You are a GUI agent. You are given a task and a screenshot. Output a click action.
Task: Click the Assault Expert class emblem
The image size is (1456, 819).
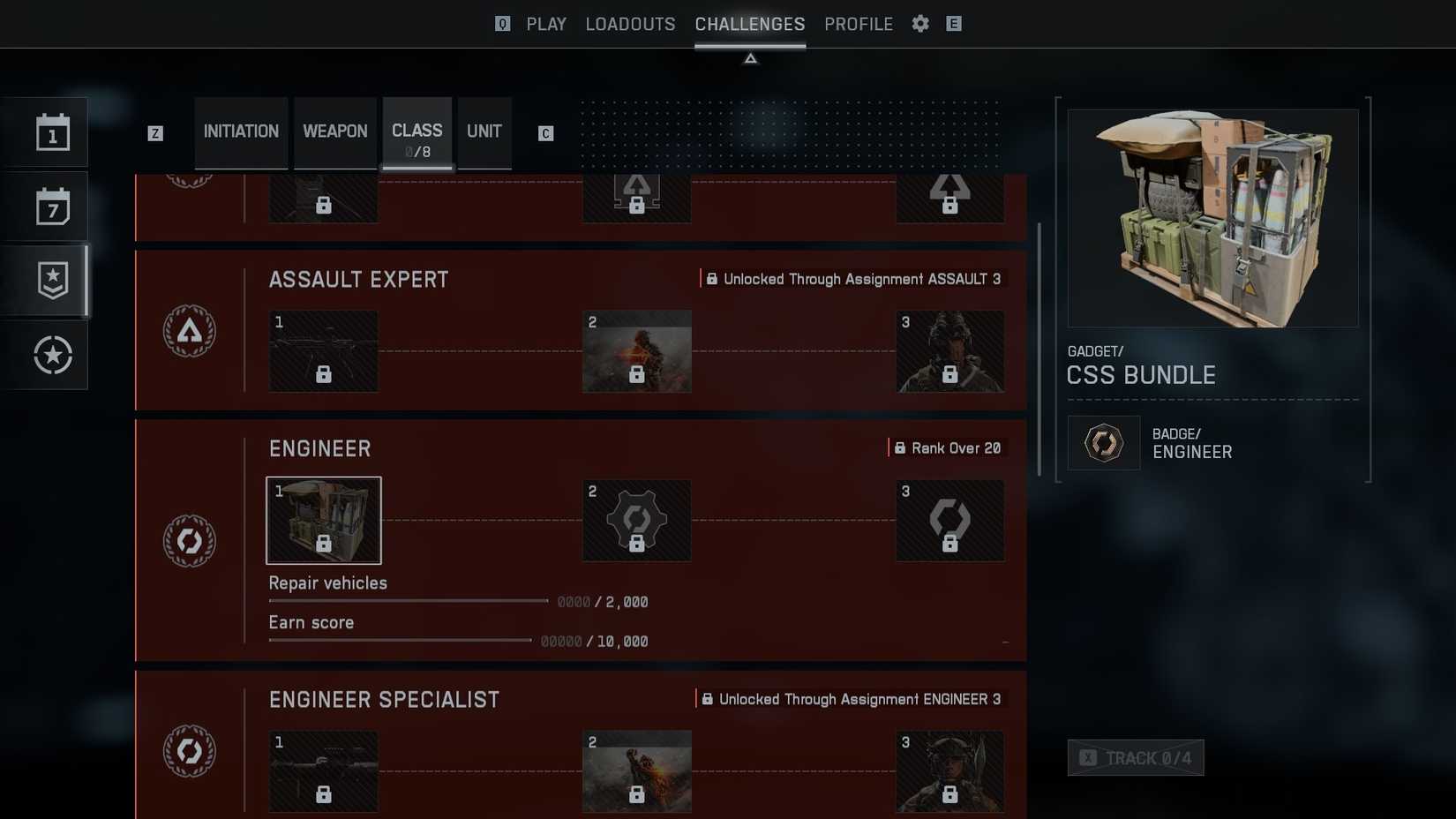190,329
